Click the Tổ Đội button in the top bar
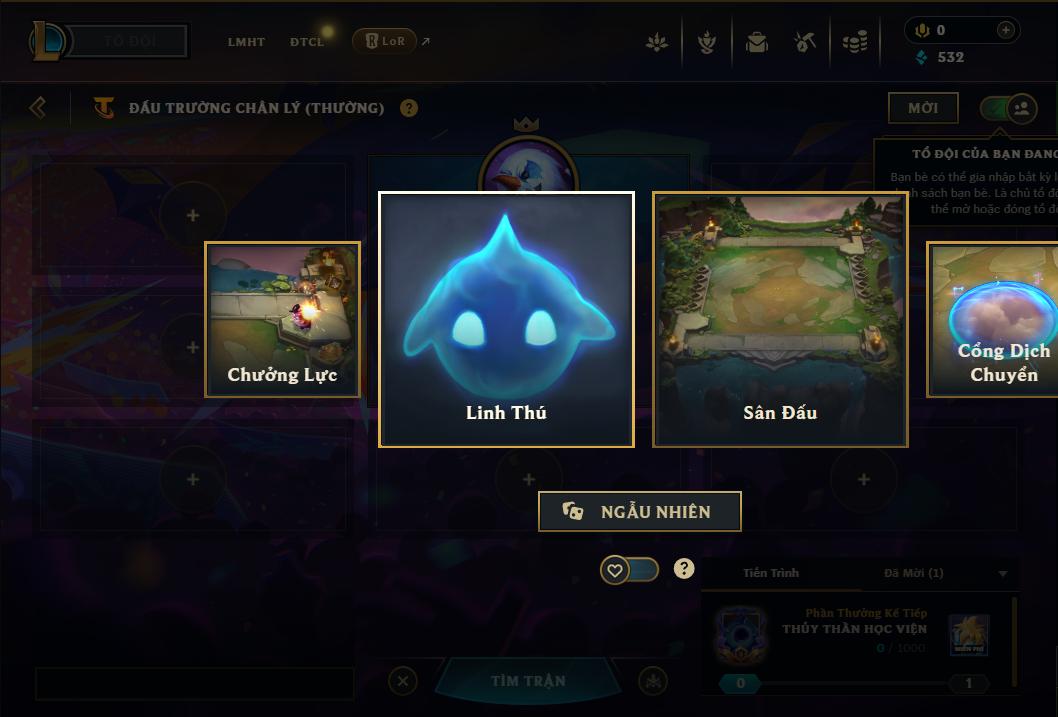The height and width of the screenshot is (717, 1058). click(131, 42)
